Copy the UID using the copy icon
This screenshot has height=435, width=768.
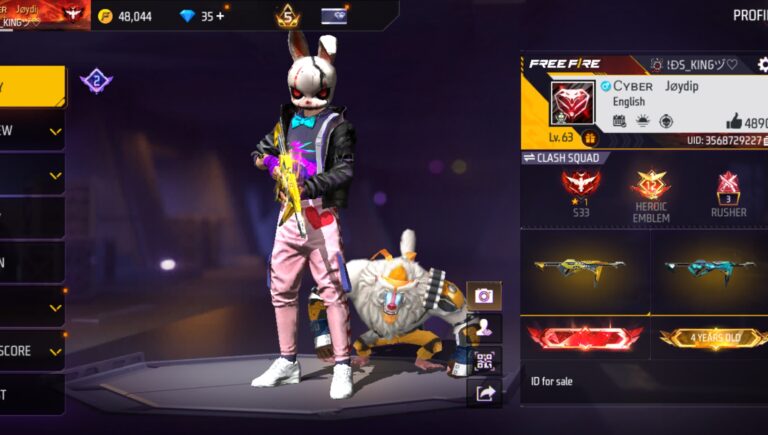pyautogui.click(x=763, y=141)
